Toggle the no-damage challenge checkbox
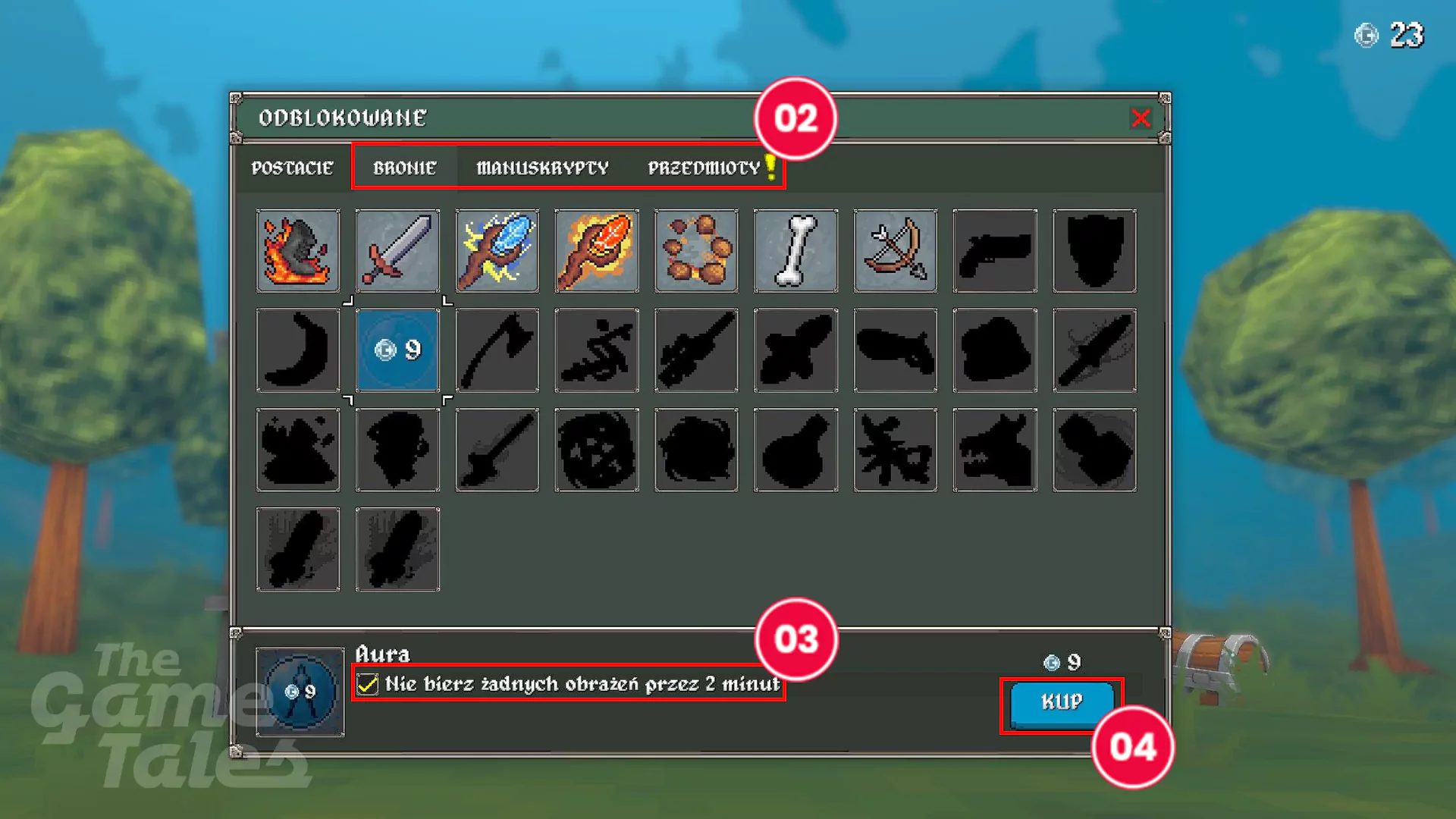Viewport: 1456px width, 819px height. coord(368,684)
